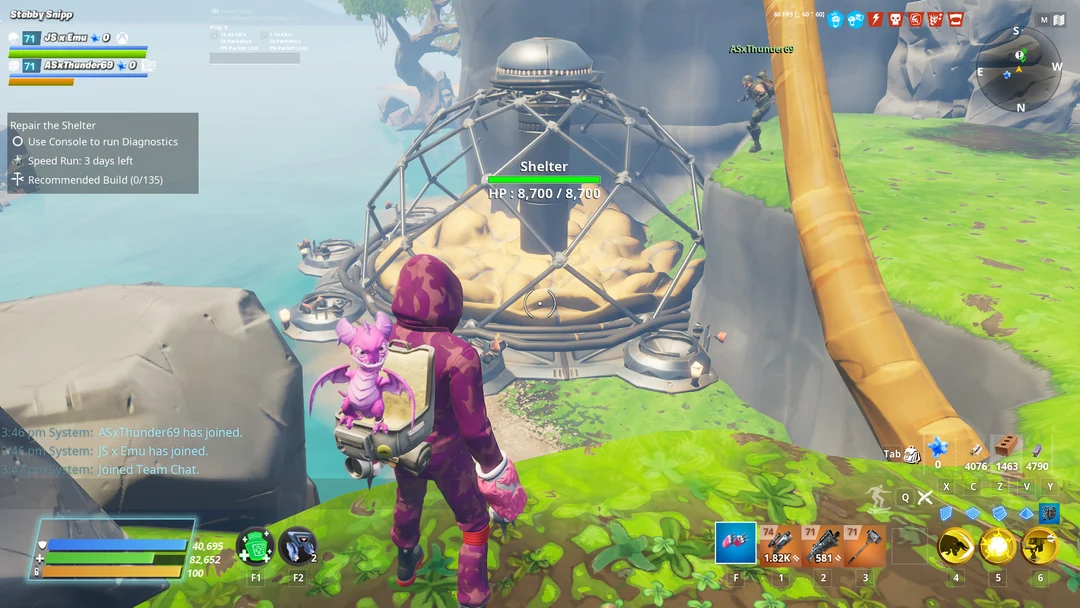Inspect the red skull mission modifier icon

click(895, 19)
